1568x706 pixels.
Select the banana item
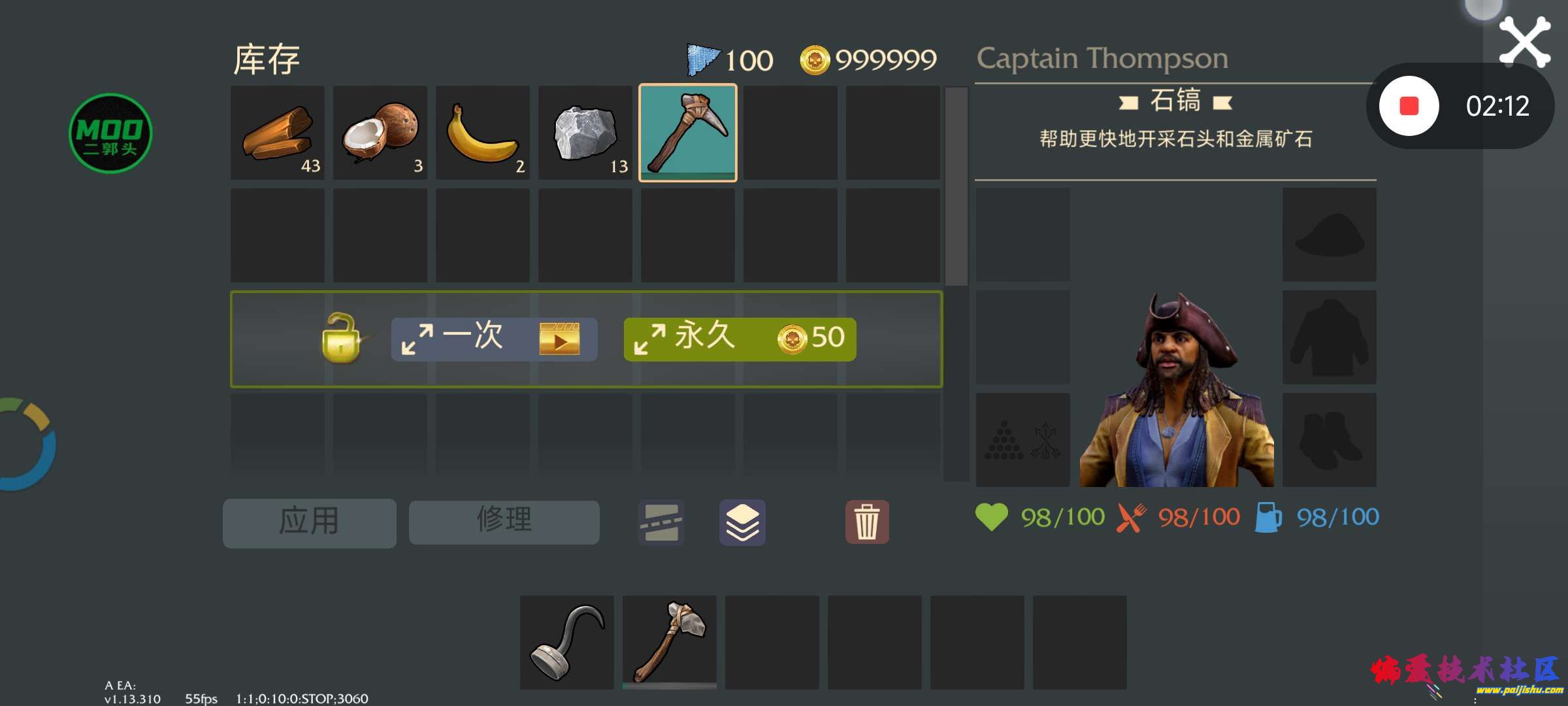tap(482, 132)
